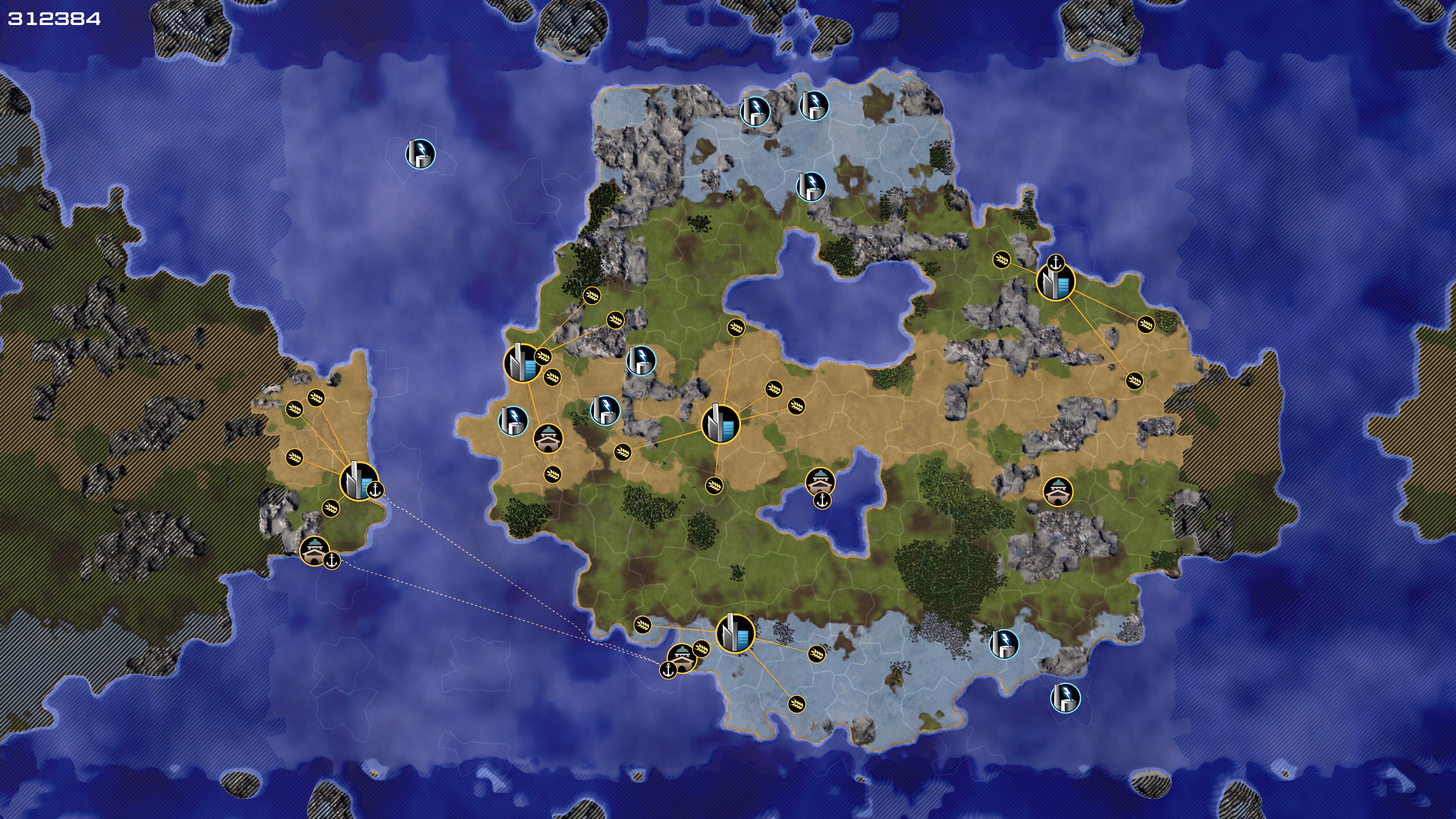Viewport: 1456px width, 819px height.
Task: Choose the domed building marker beside the inner lake
Action: (820, 482)
